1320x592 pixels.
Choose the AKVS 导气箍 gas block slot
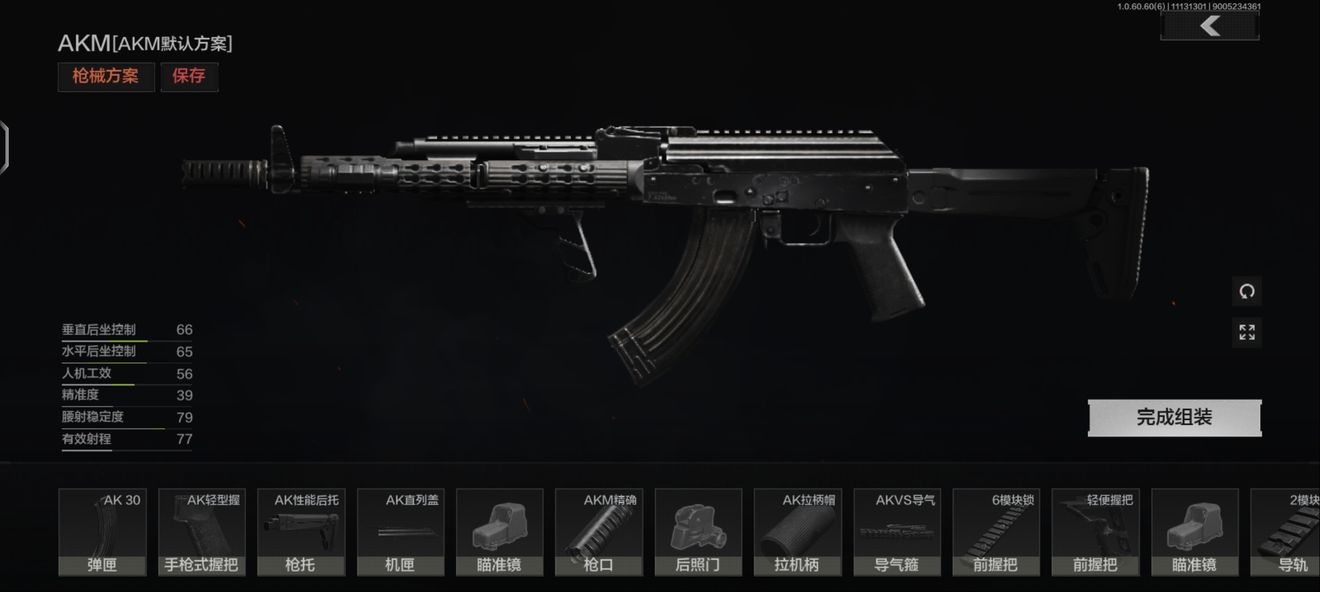897,532
